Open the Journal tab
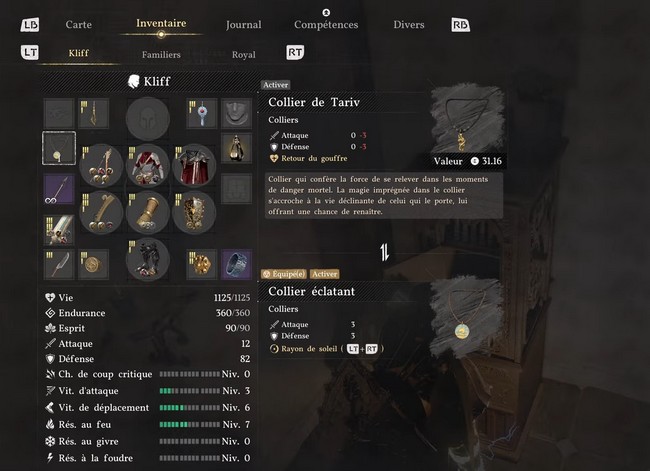650x471 pixels. click(x=243, y=24)
